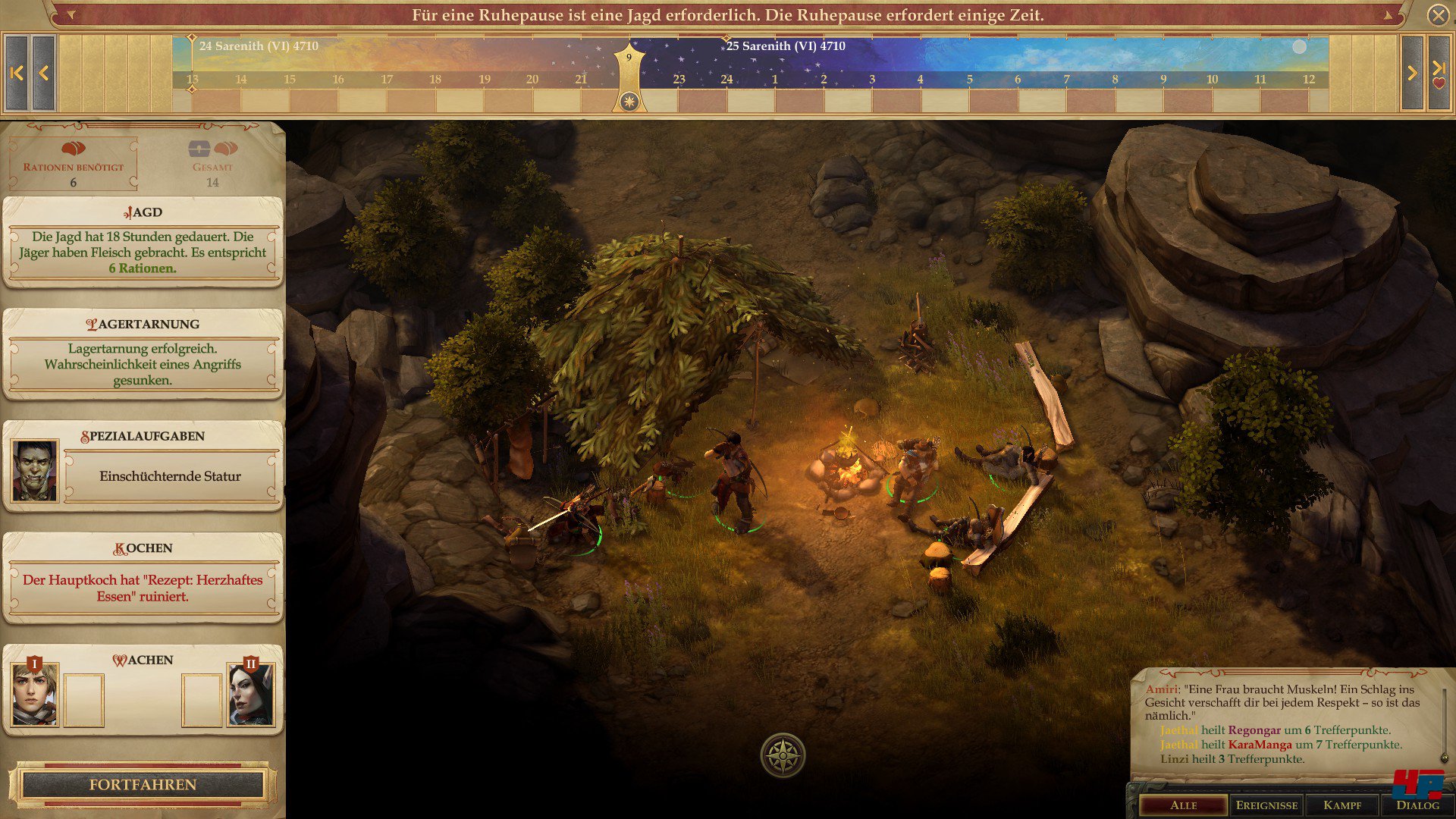Show the Ereignisse log tab
This screenshot has width=1456, height=819.
pos(1266,805)
